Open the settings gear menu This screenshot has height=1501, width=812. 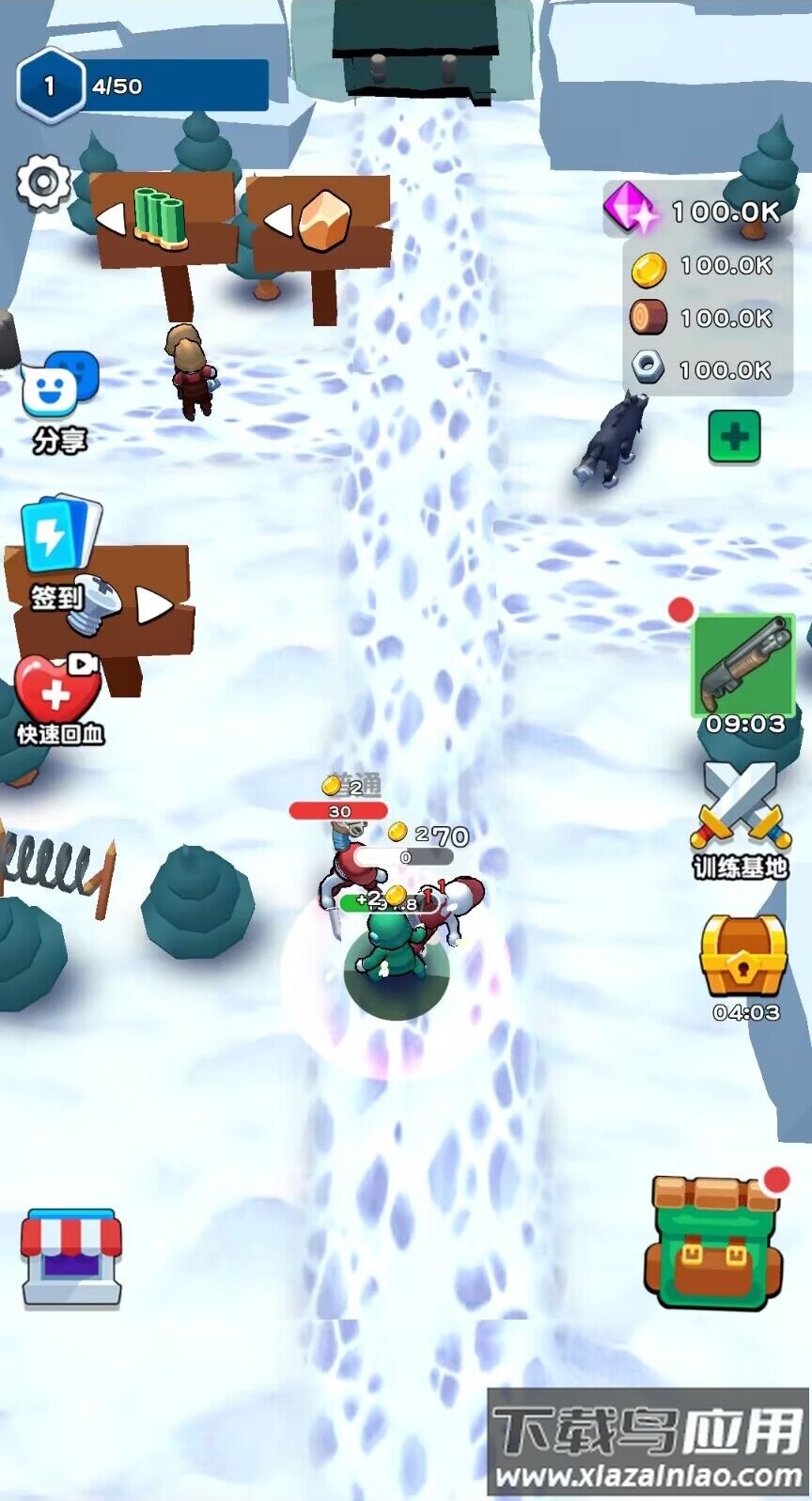pos(43,182)
